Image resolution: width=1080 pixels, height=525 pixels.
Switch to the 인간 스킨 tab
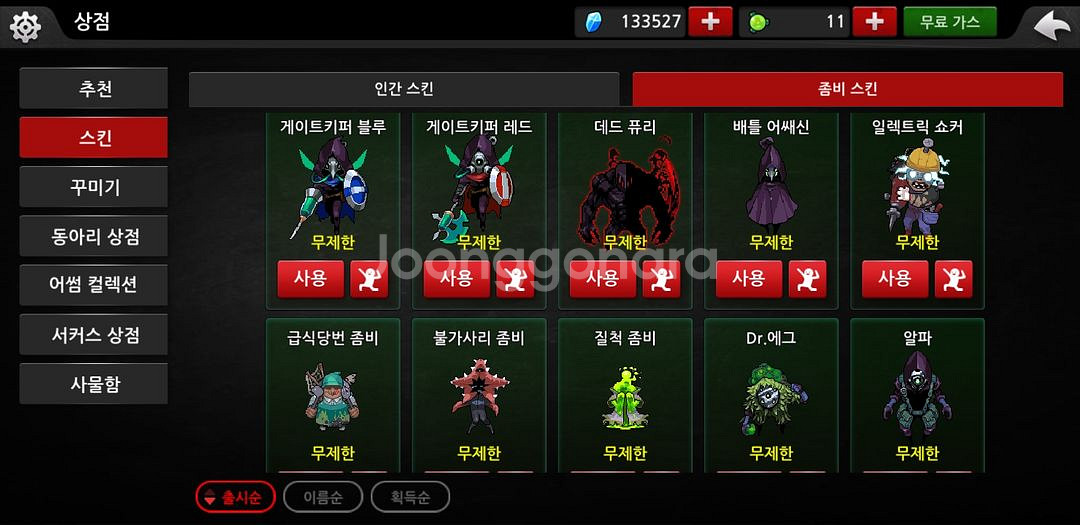click(404, 90)
